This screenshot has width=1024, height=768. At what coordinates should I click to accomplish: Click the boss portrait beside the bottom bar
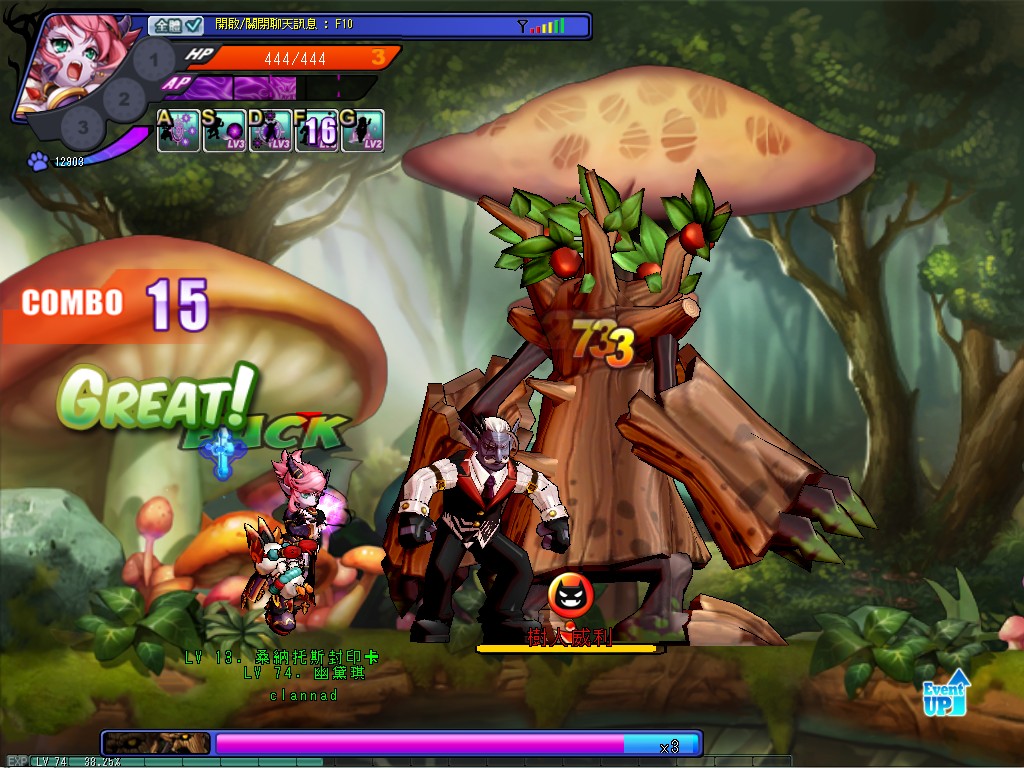[157, 743]
